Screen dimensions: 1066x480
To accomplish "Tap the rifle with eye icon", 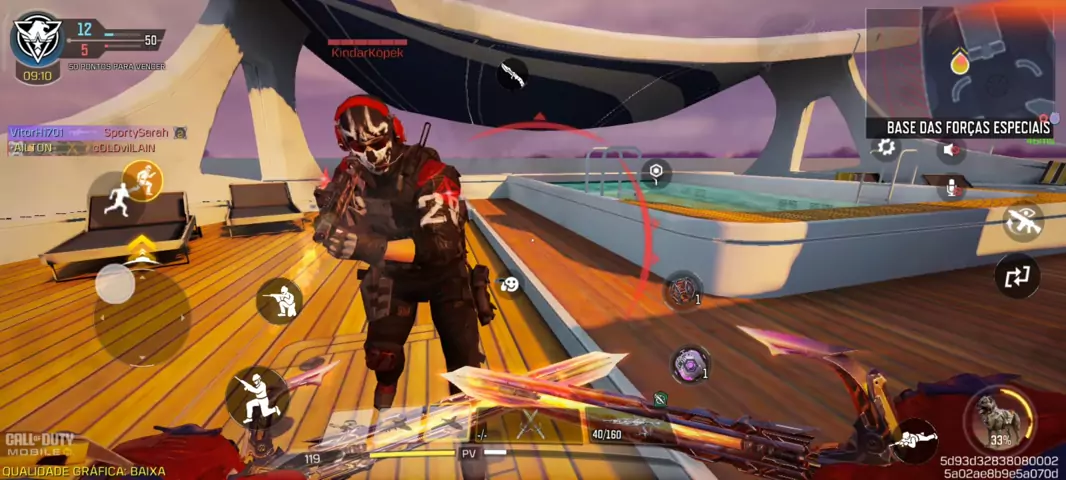I will (1022, 222).
